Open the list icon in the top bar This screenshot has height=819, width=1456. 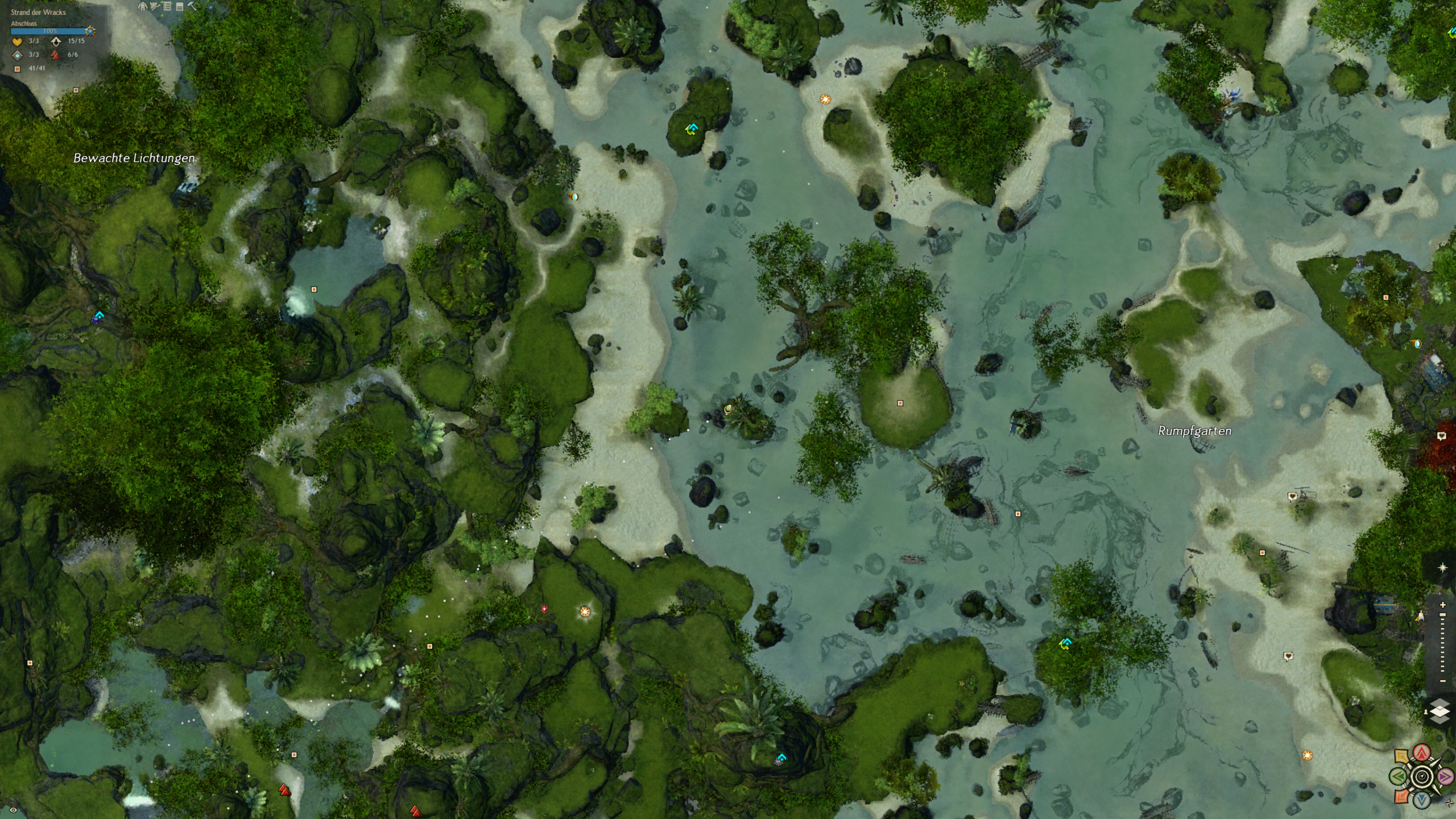click(x=167, y=6)
